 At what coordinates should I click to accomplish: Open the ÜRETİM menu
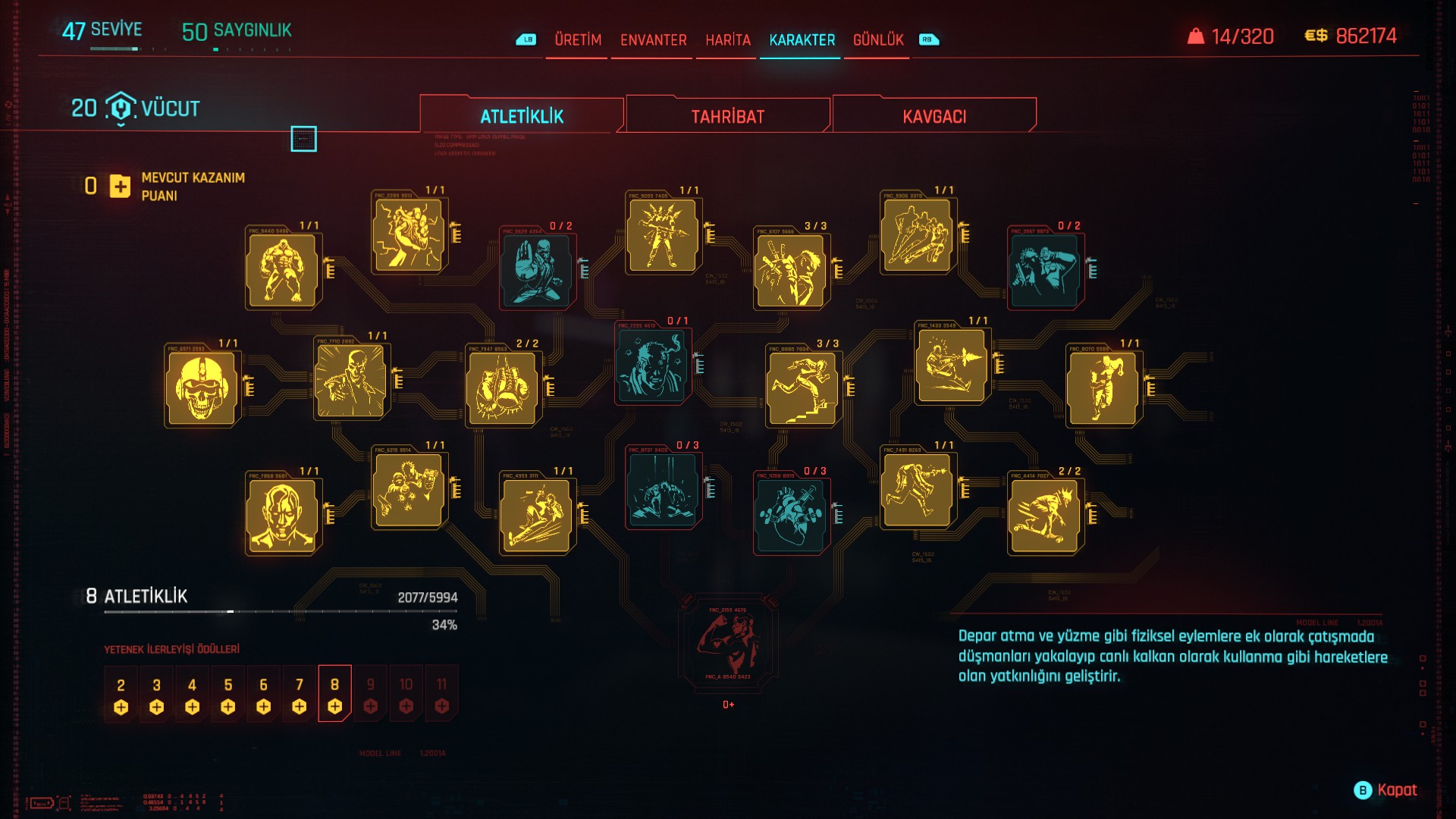pos(577,39)
